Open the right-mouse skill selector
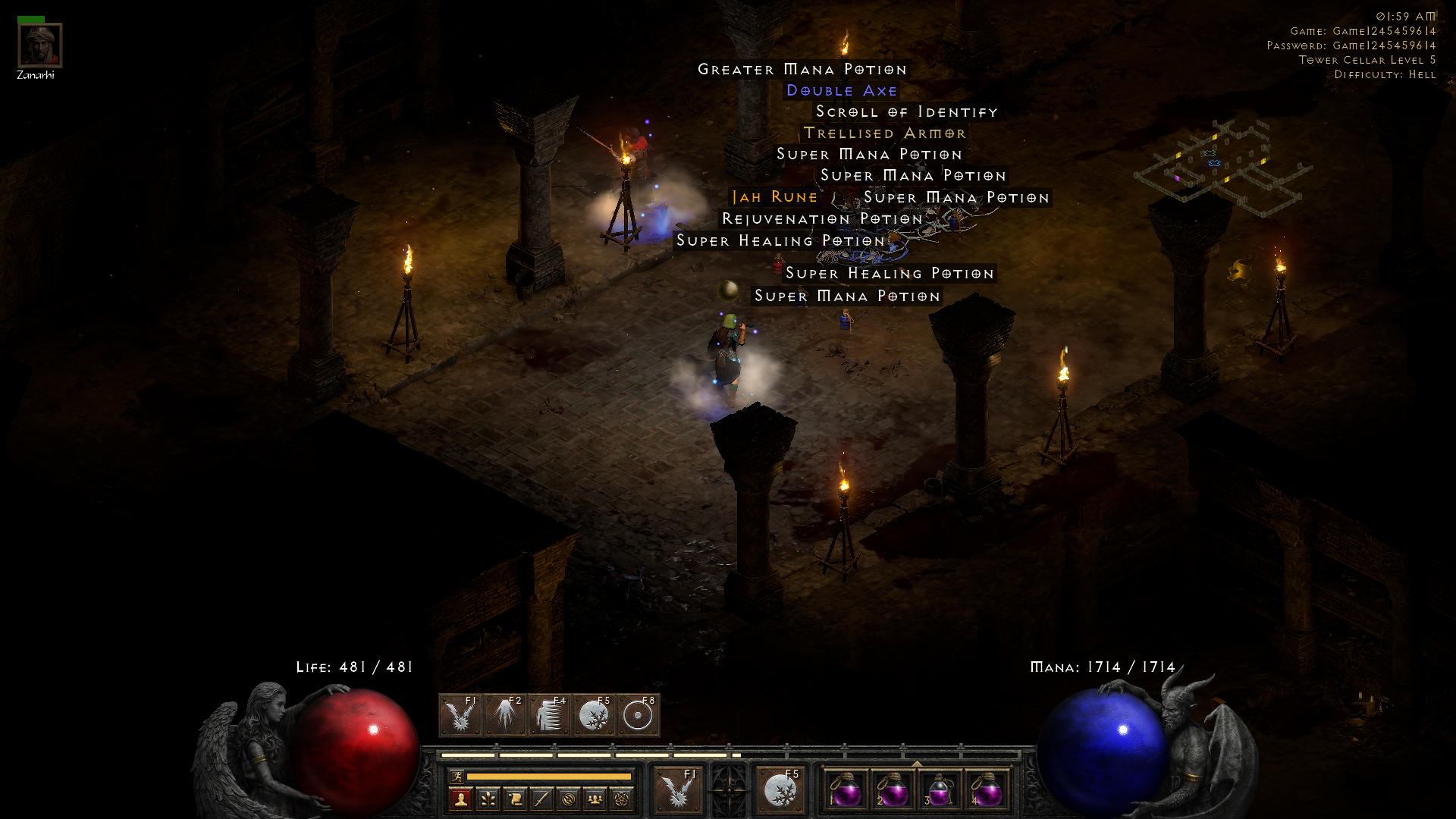 780,791
